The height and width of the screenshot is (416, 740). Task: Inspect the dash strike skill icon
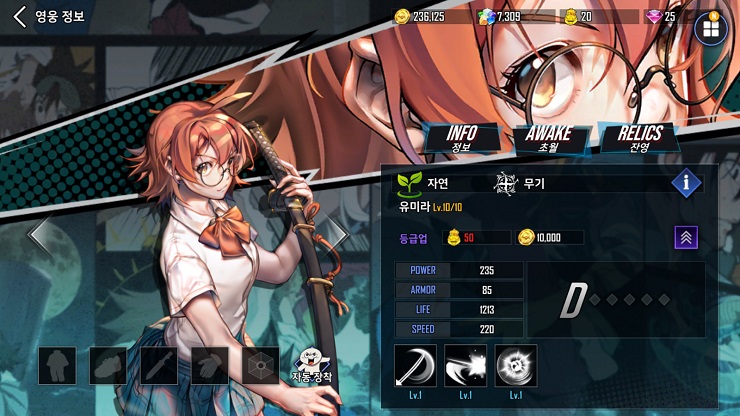pos(465,365)
